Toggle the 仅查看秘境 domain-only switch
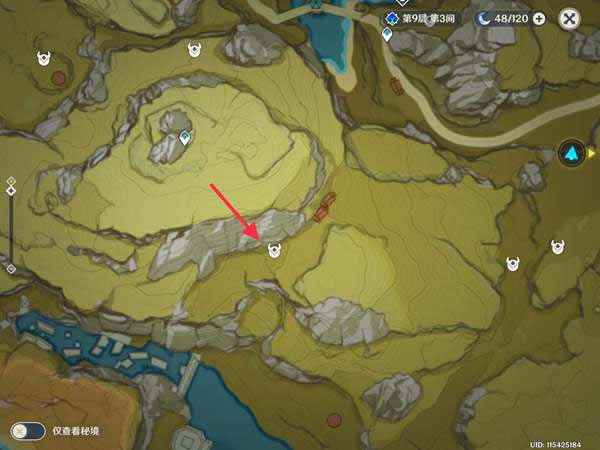 click(28, 430)
